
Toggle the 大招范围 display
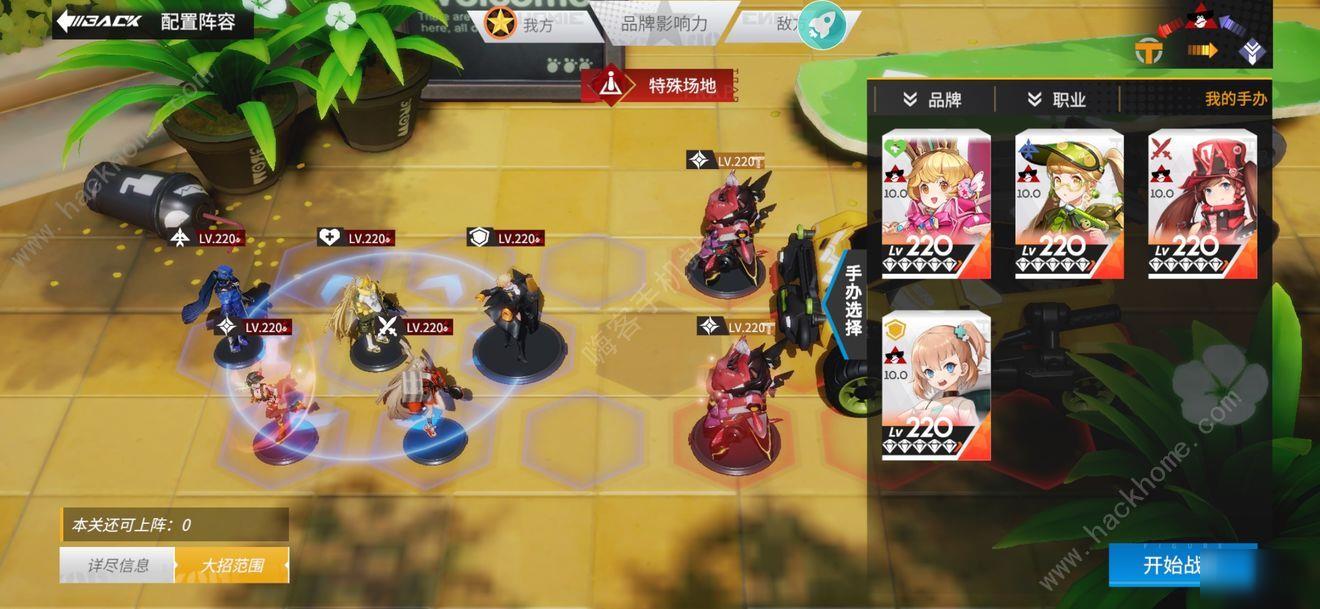tap(232, 565)
